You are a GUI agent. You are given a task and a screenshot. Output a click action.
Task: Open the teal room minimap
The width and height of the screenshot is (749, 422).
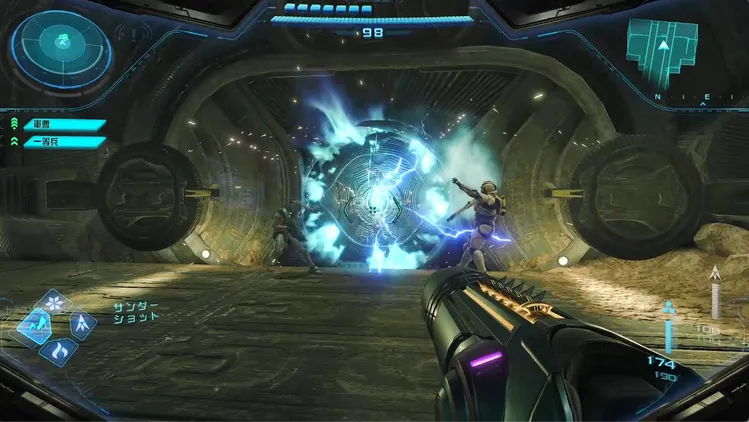coord(662,52)
